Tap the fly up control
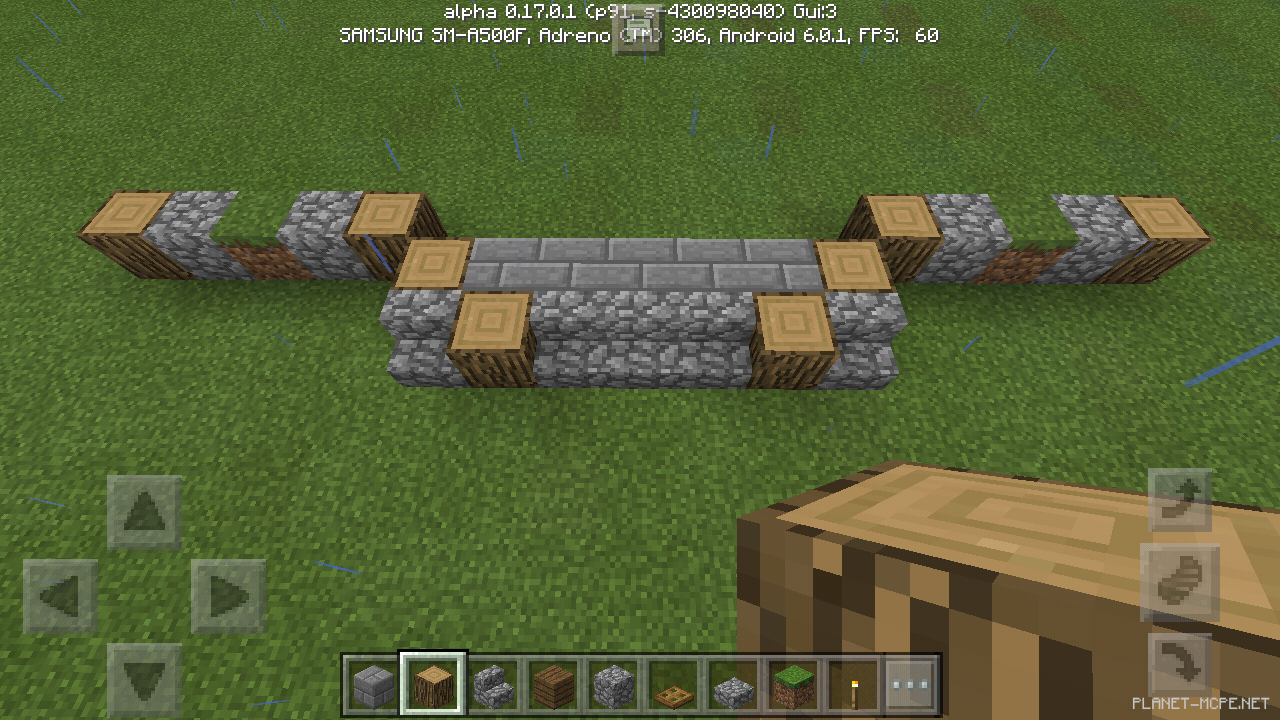Image resolution: width=1280 pixels, height=720 pixels. (x=1180, y=500)
